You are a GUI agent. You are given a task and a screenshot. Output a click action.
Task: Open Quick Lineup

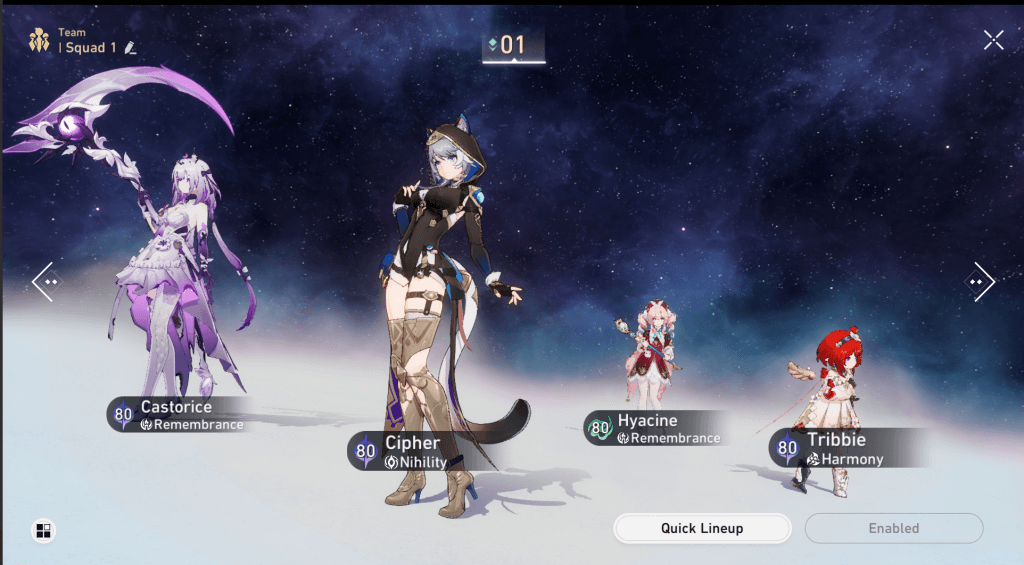(702, 528)
